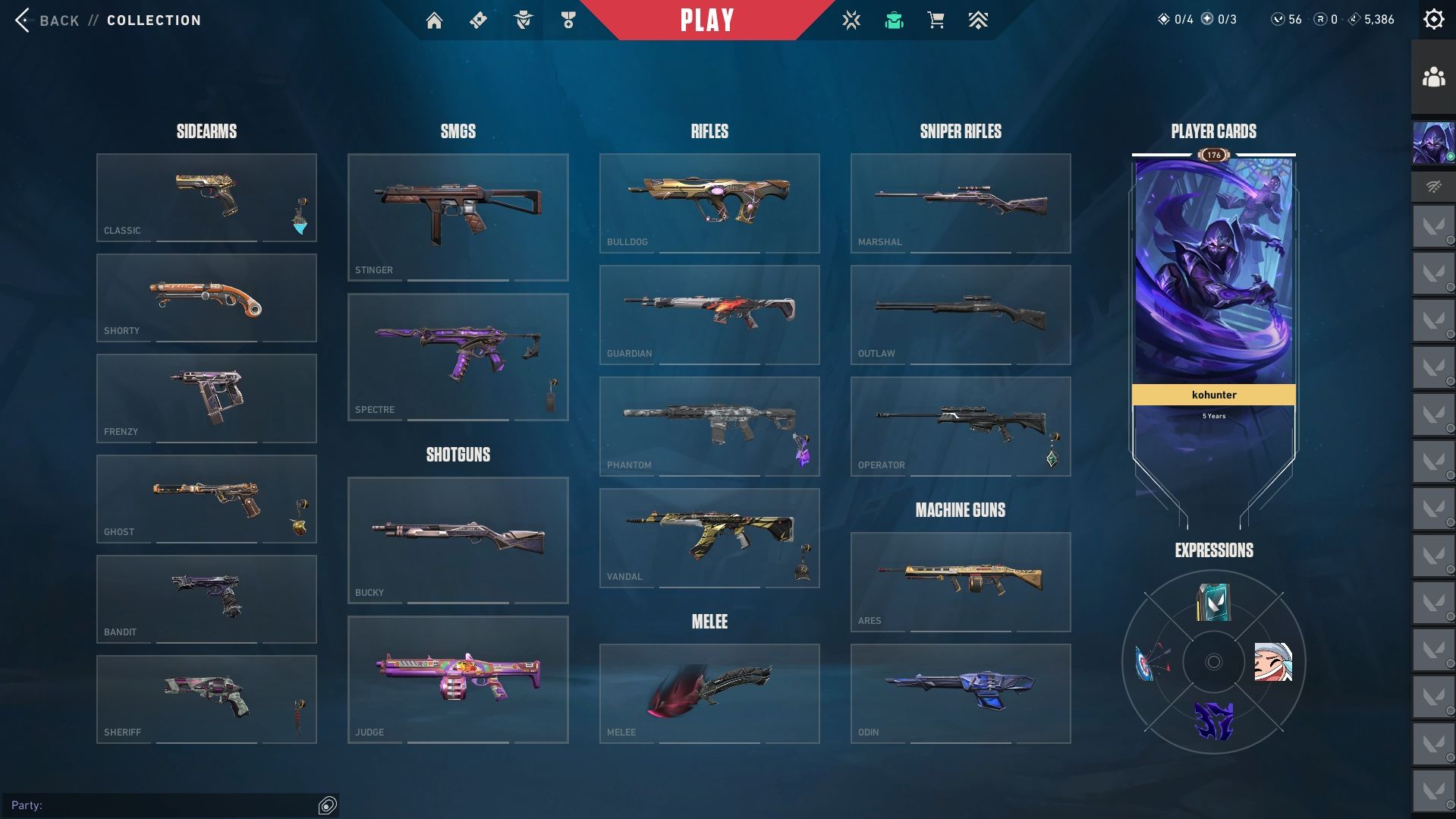
Task: Select the Judge shotgun slot
Action: point(458,679)
